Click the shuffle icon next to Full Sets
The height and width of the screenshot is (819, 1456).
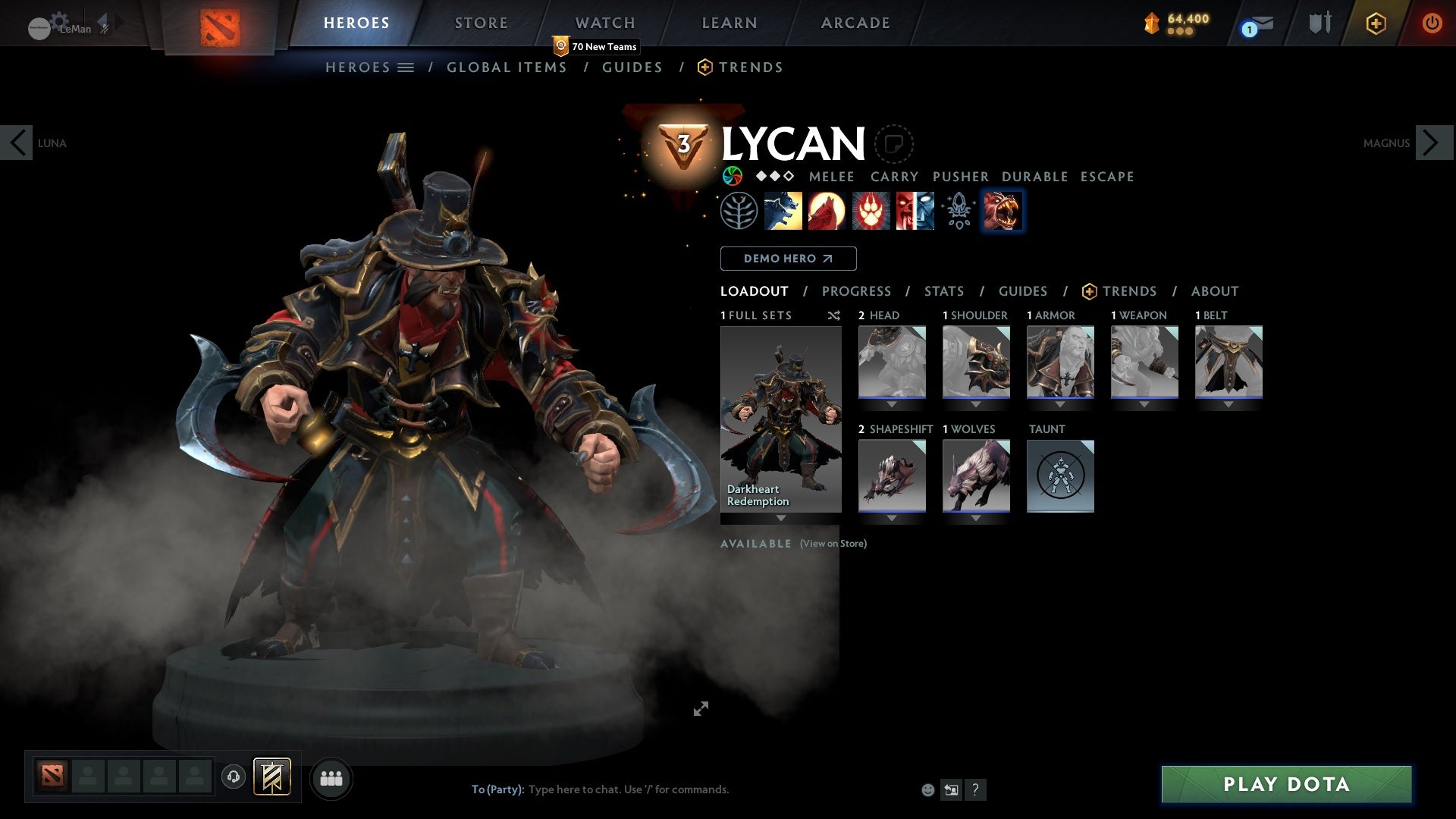point(834,315)
